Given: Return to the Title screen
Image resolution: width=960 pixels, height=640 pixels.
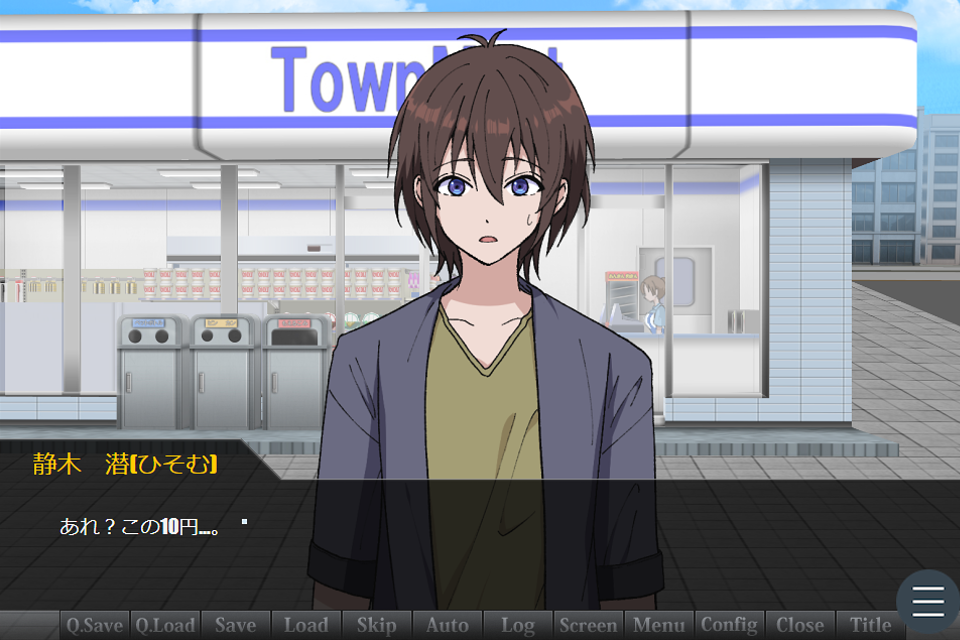Looking at the screenshot, I should 871,625.
